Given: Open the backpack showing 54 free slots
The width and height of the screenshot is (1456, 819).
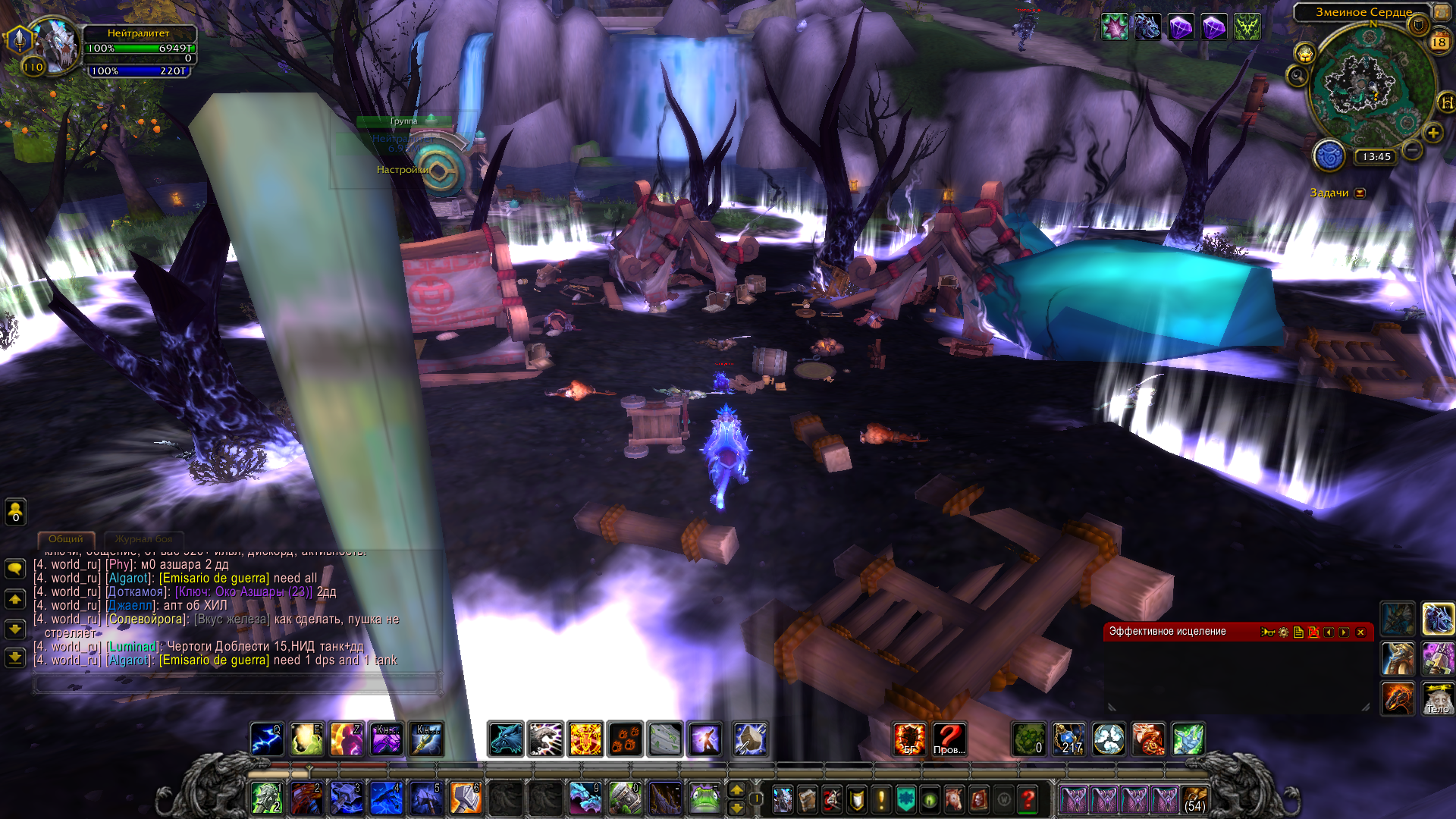Looking at the screenshot, I should click(x=1194, y=800).
